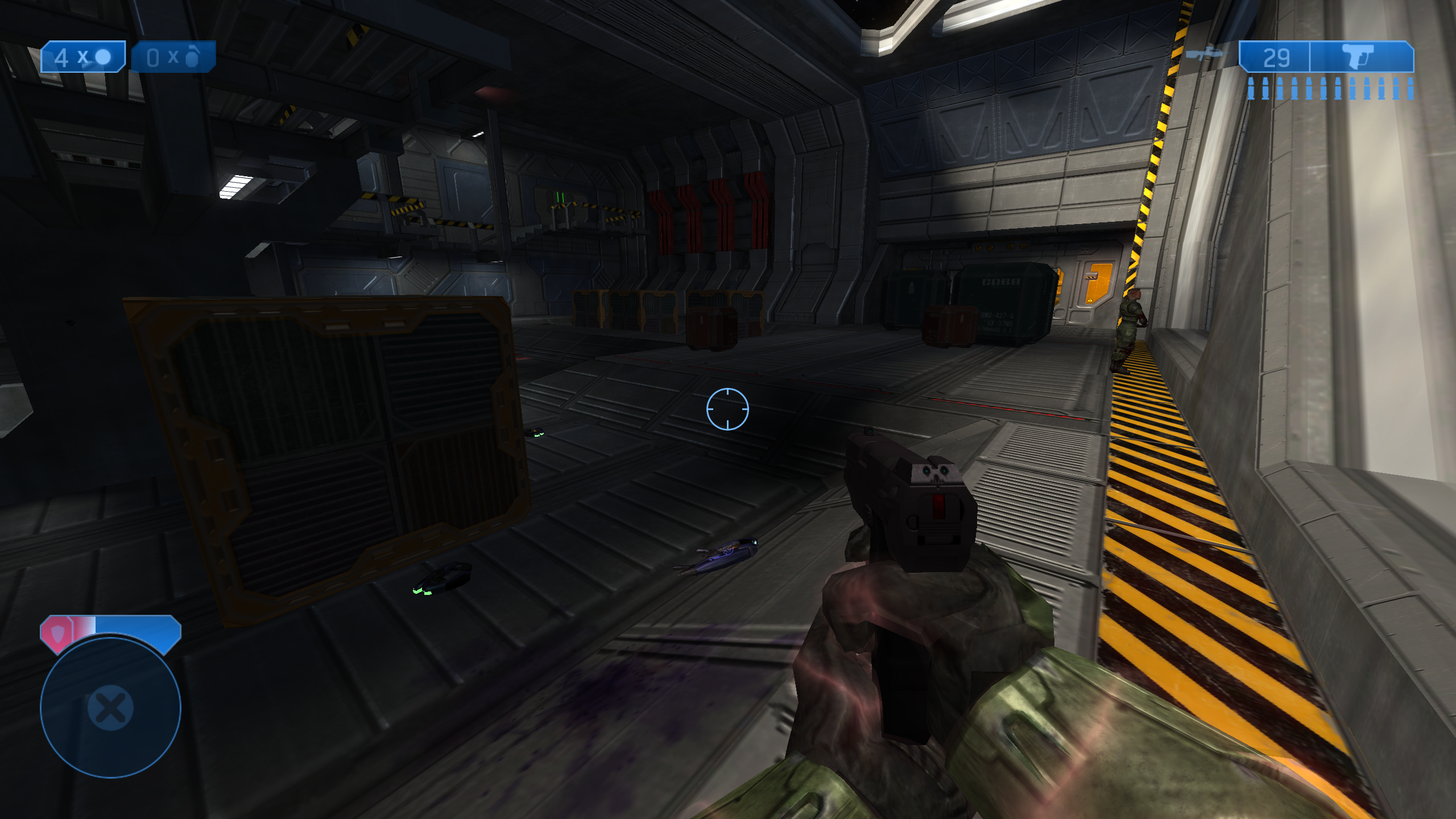Select the frag grenade counter
The image size is (1456, 819).
click(173, 57)
